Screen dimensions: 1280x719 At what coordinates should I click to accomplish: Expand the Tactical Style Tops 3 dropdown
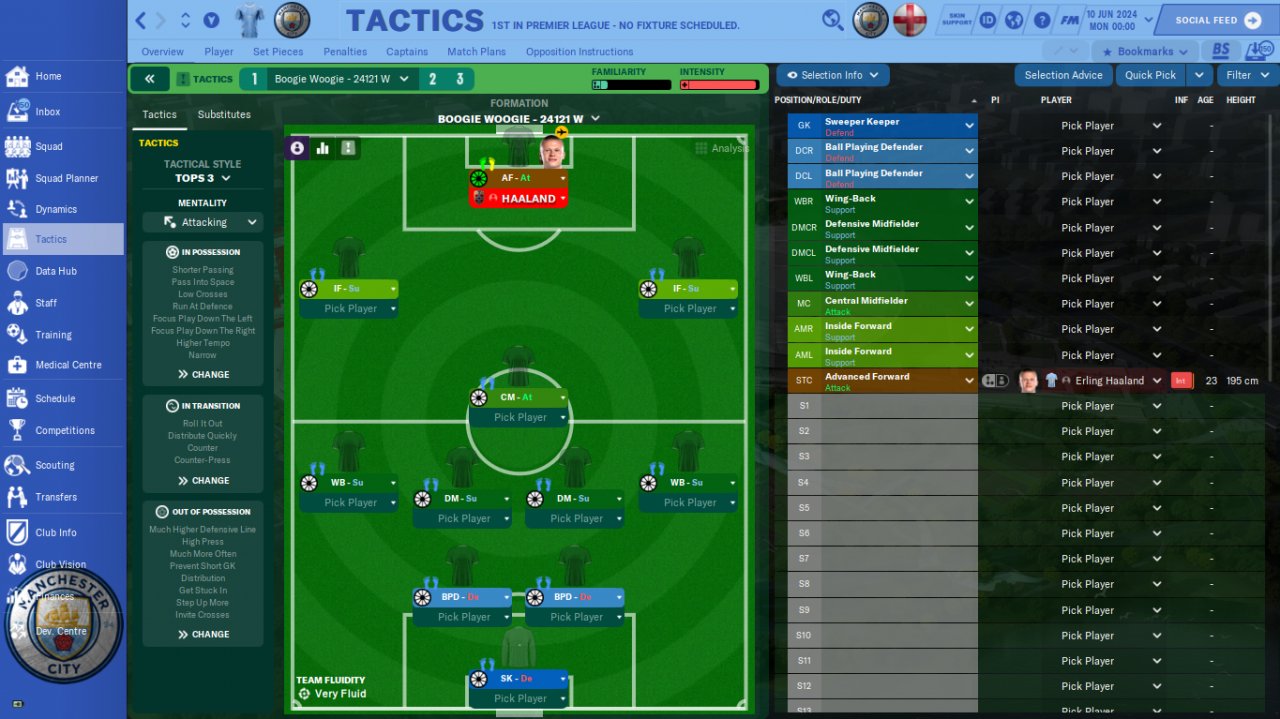pos(203,178)
